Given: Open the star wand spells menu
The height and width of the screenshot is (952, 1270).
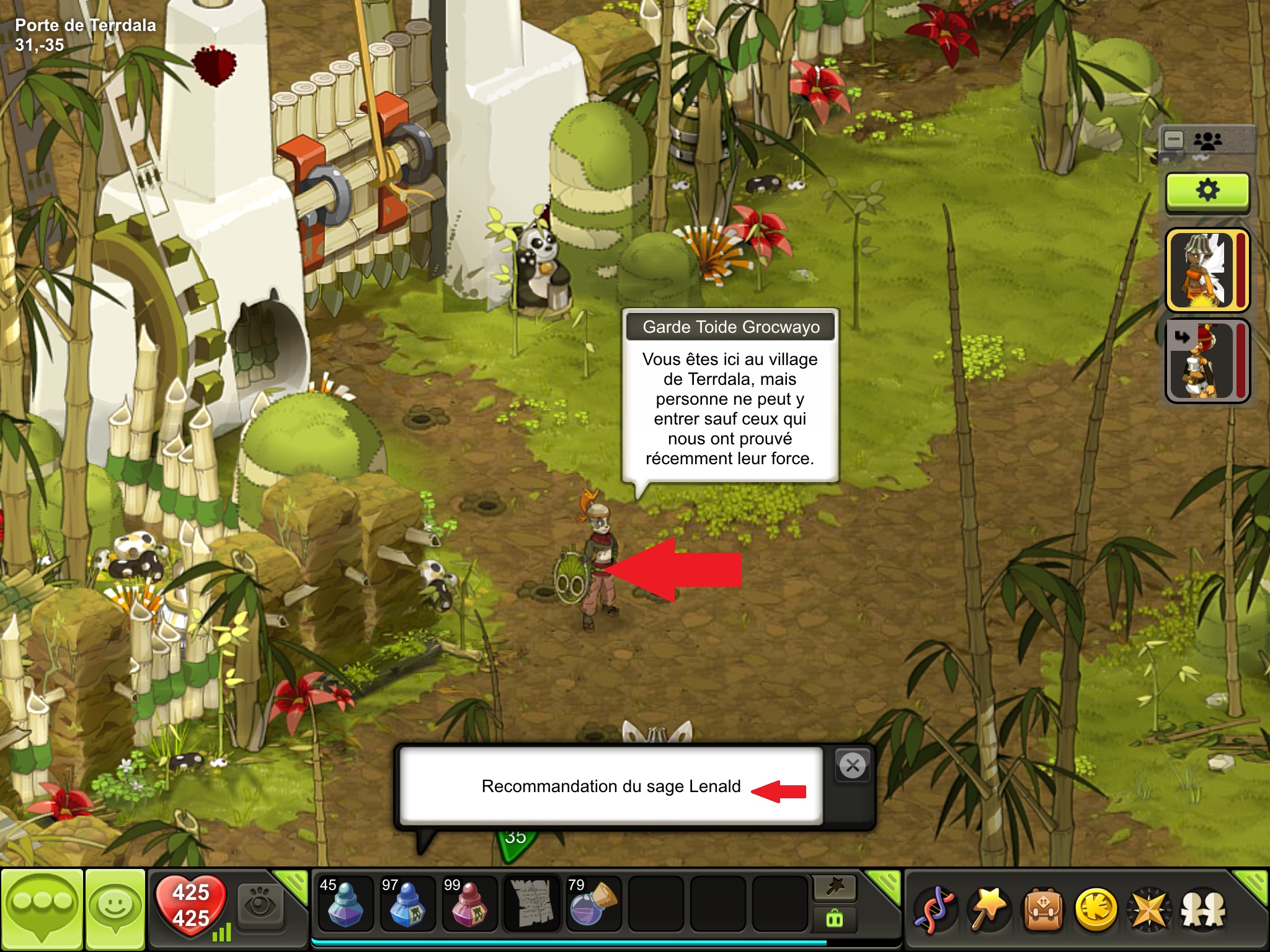Looking at the screenshot, I should (x=988, y=910).
